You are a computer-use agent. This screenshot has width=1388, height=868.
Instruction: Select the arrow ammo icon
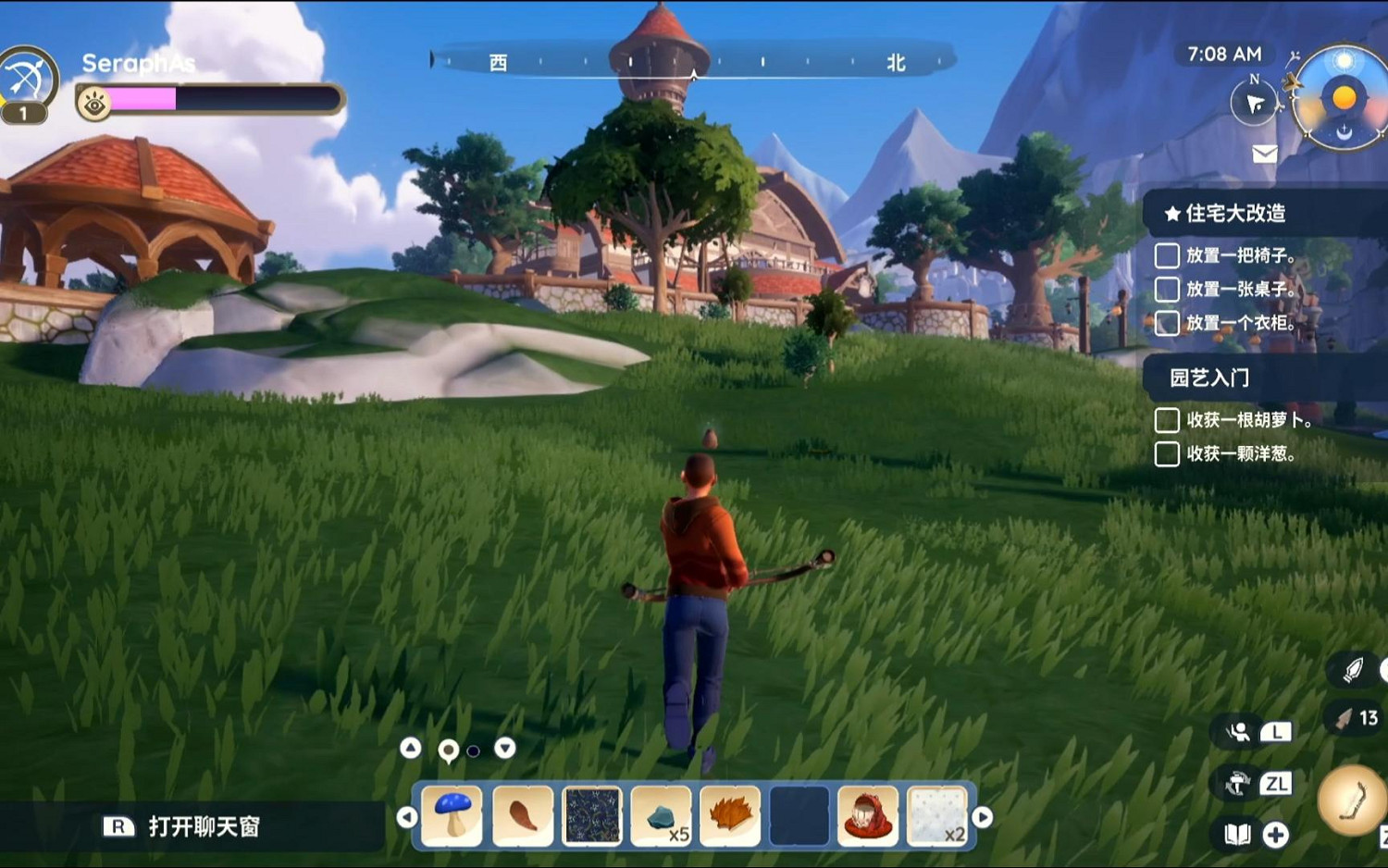point(1344,719)
